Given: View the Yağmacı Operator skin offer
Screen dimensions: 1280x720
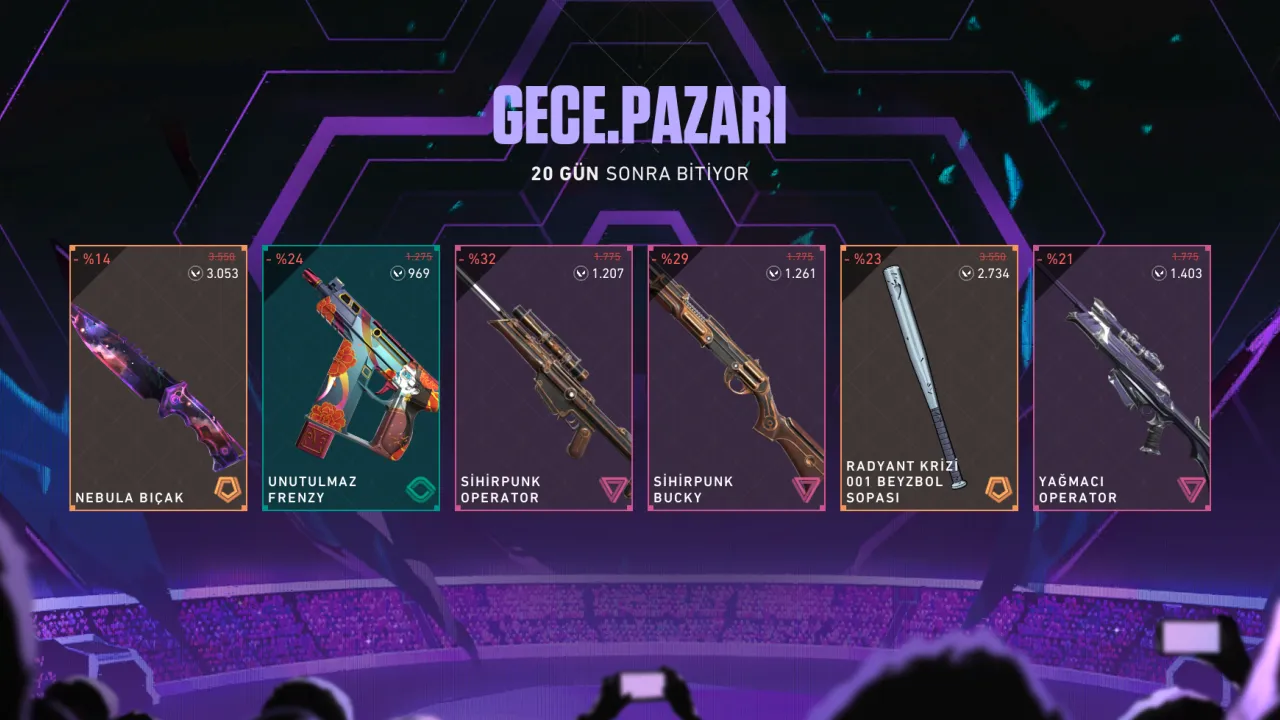Looking at the screenshot, I should tap(1122, 378).
